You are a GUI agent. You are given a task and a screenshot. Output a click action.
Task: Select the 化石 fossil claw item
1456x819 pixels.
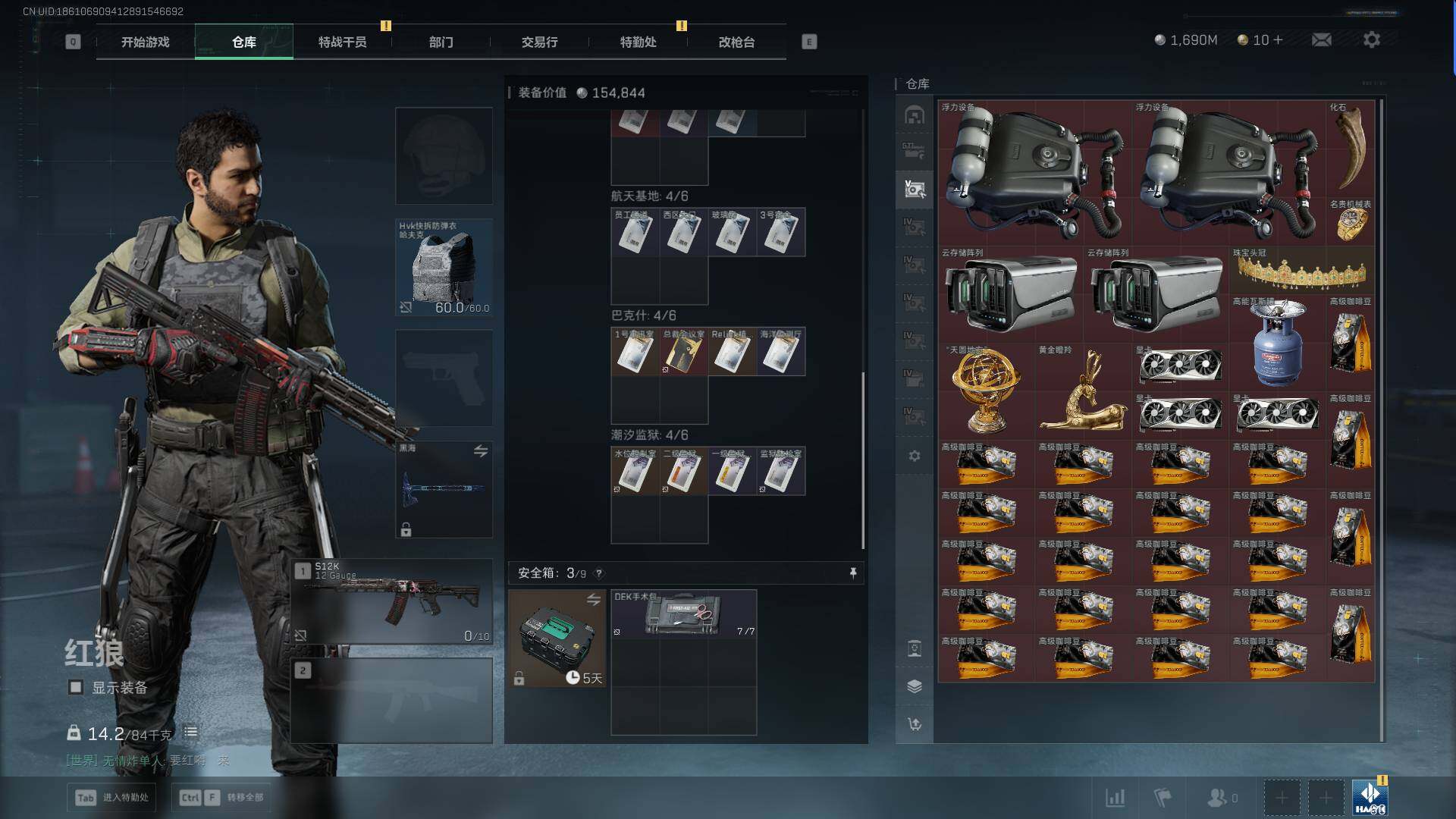(x=1351, y=146)
